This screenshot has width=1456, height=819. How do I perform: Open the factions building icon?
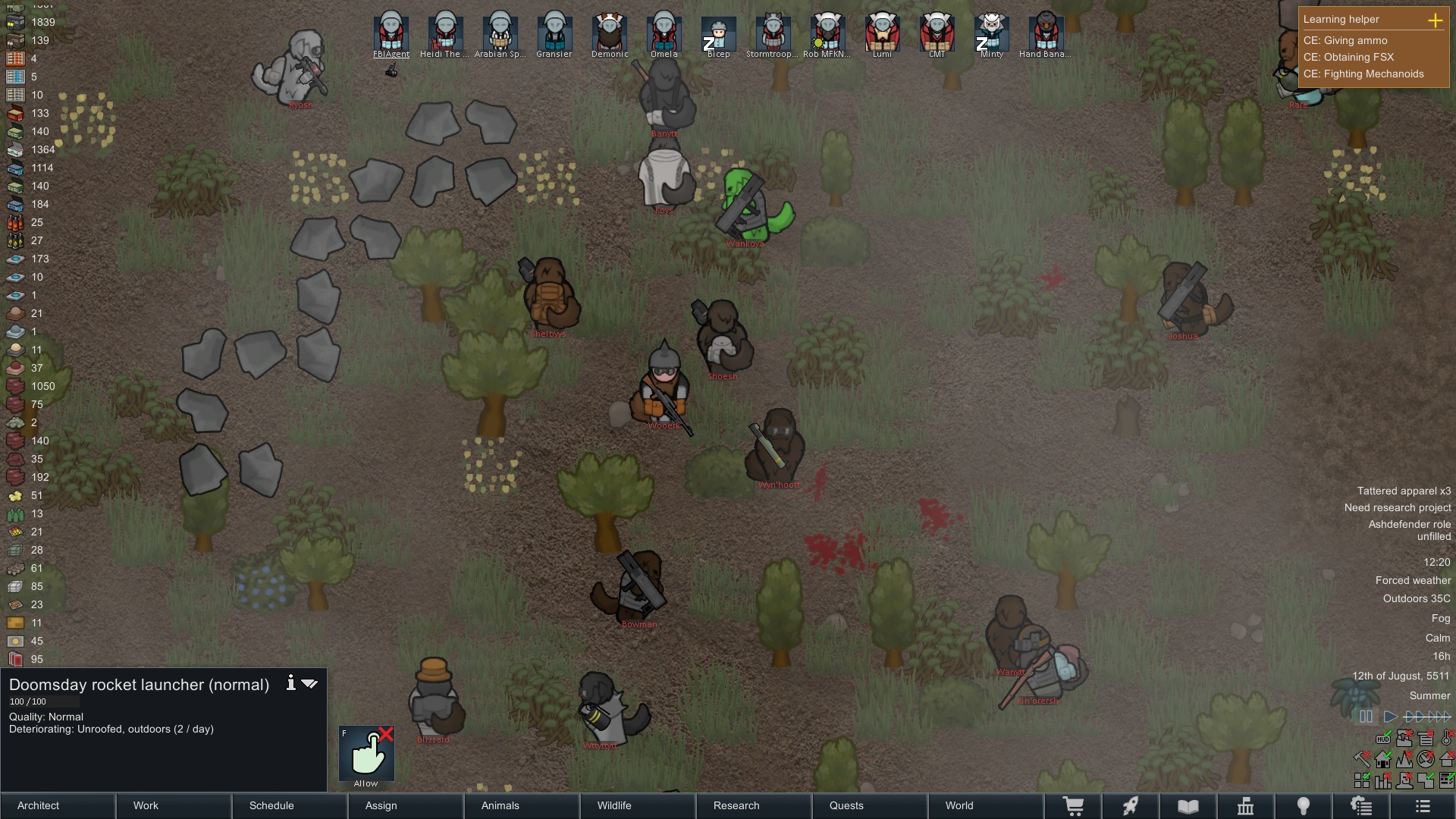point(1246,805)
